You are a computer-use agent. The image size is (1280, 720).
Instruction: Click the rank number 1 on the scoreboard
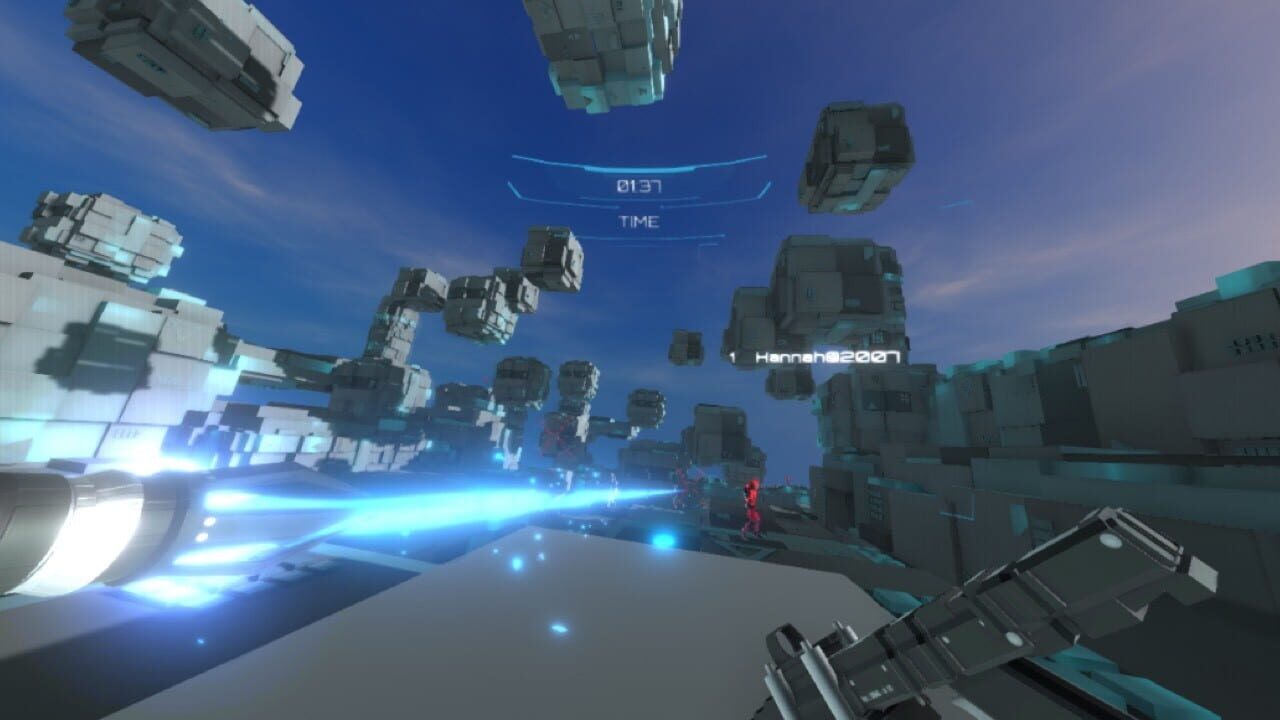[x=733, y=355]
